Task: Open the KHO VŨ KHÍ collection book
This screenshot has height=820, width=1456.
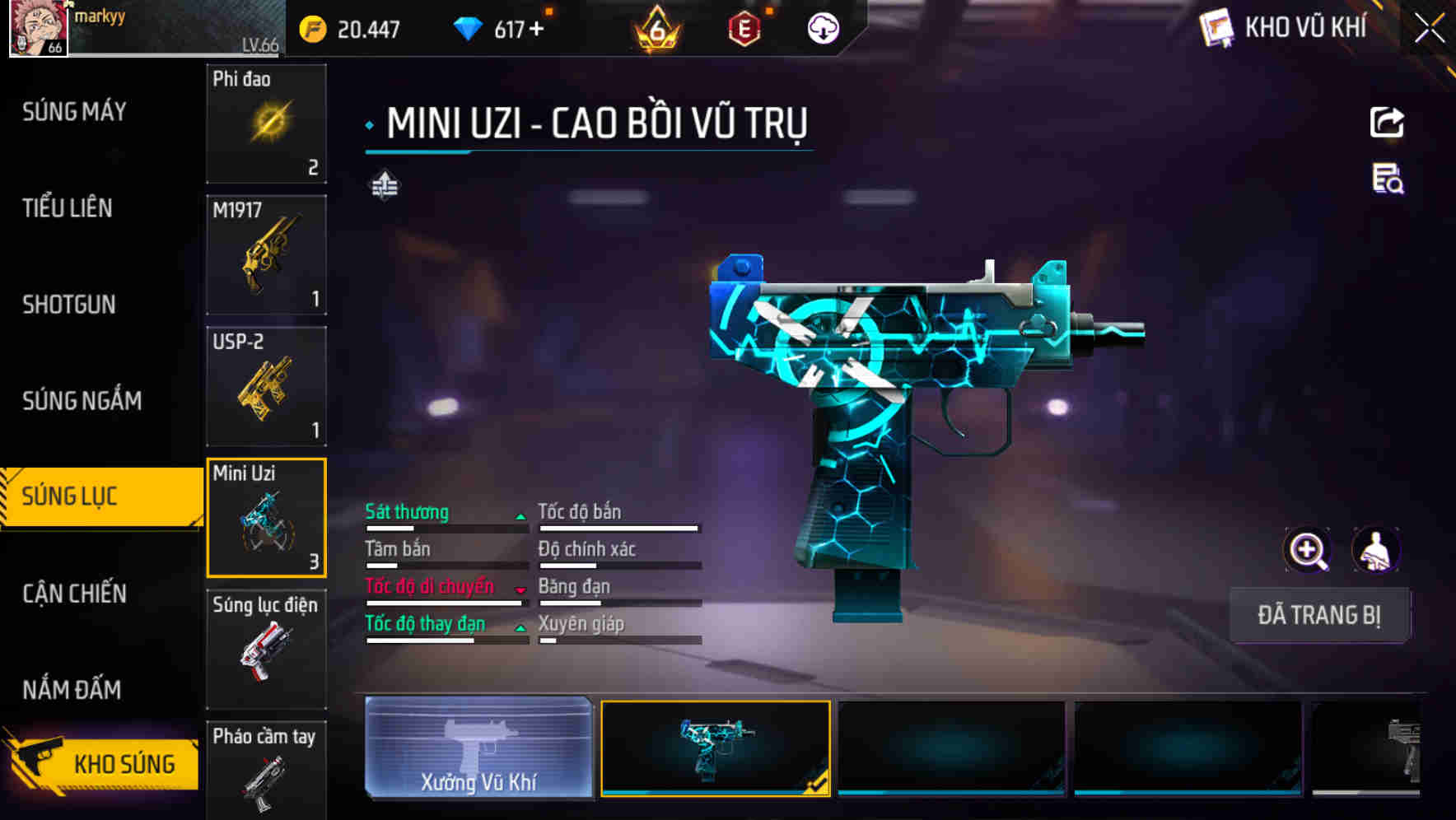Action: point(1286,28)
